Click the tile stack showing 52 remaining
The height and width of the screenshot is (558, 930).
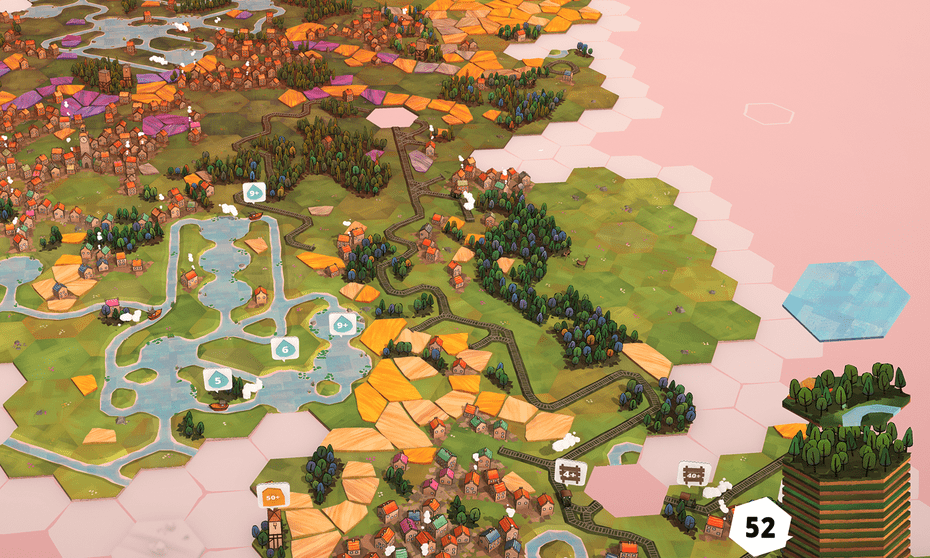(760, 527)
